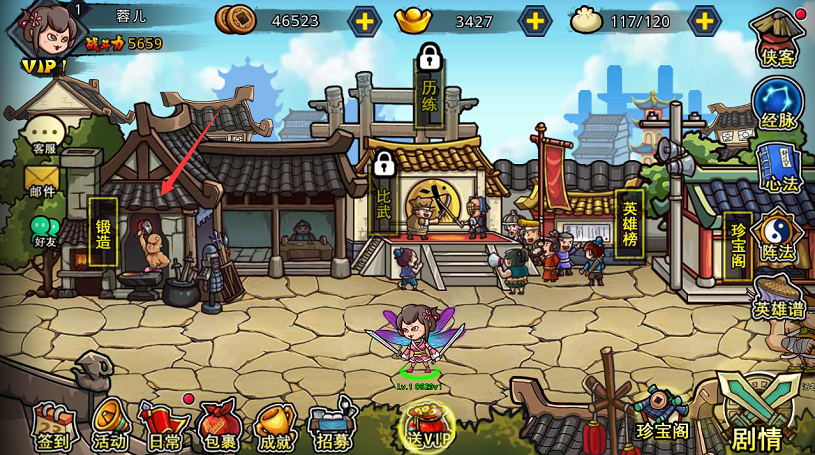Open the 心法 book menu
Screen dimensions: 815x455
pyautogui.click(x=778, y=170)
